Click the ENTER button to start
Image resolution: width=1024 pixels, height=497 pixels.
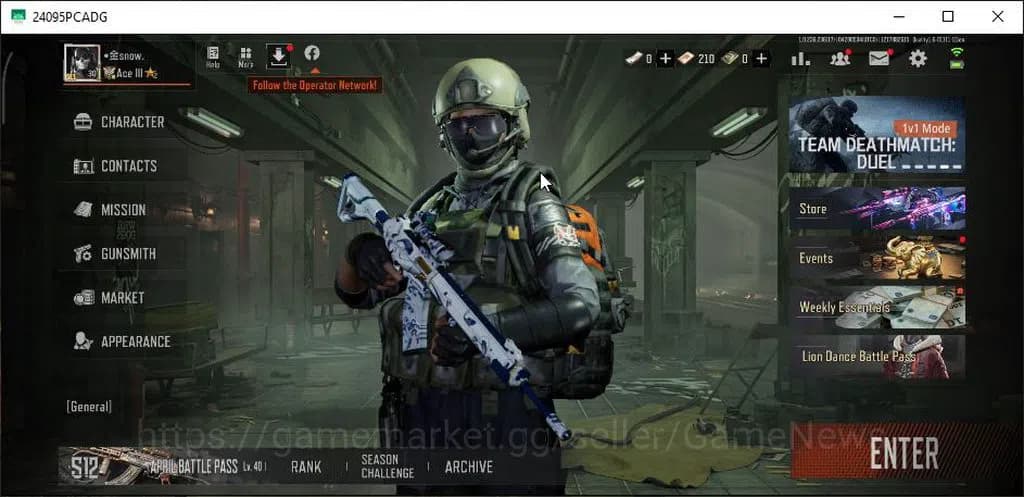903,453
